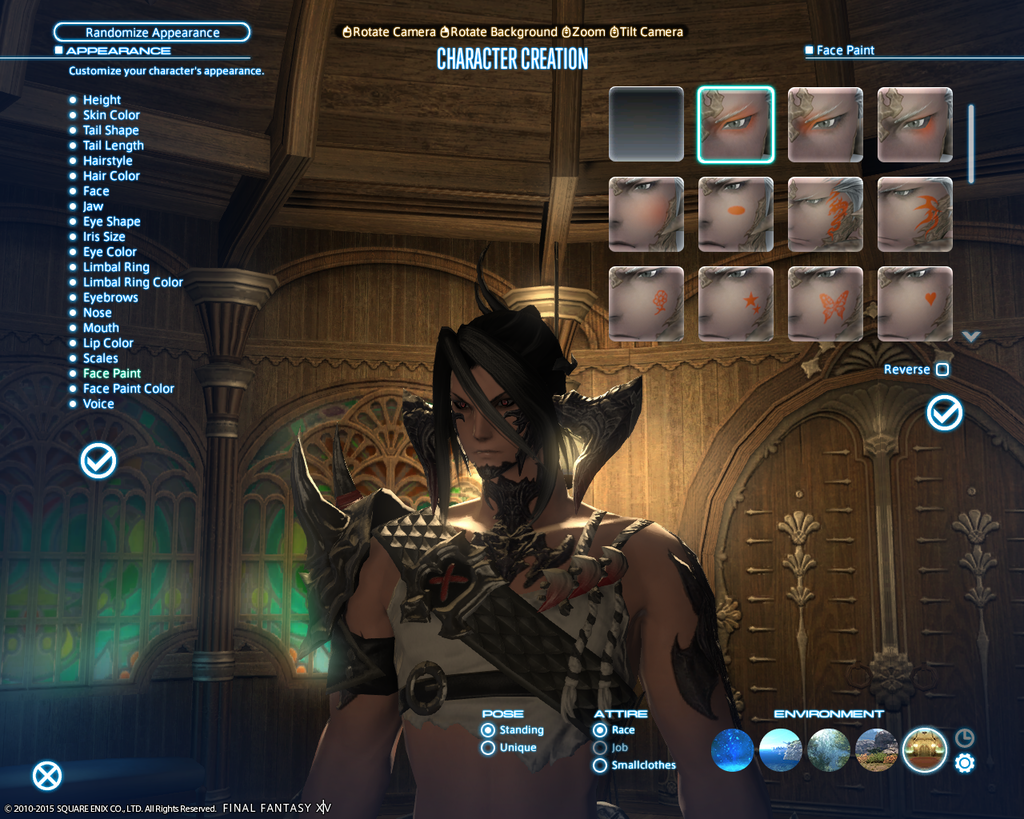Image resolution: width=1024 pixels, height=819 pixels.
Task: Choose the starry night environment thumbnail
Action: [x=732, y=750]
